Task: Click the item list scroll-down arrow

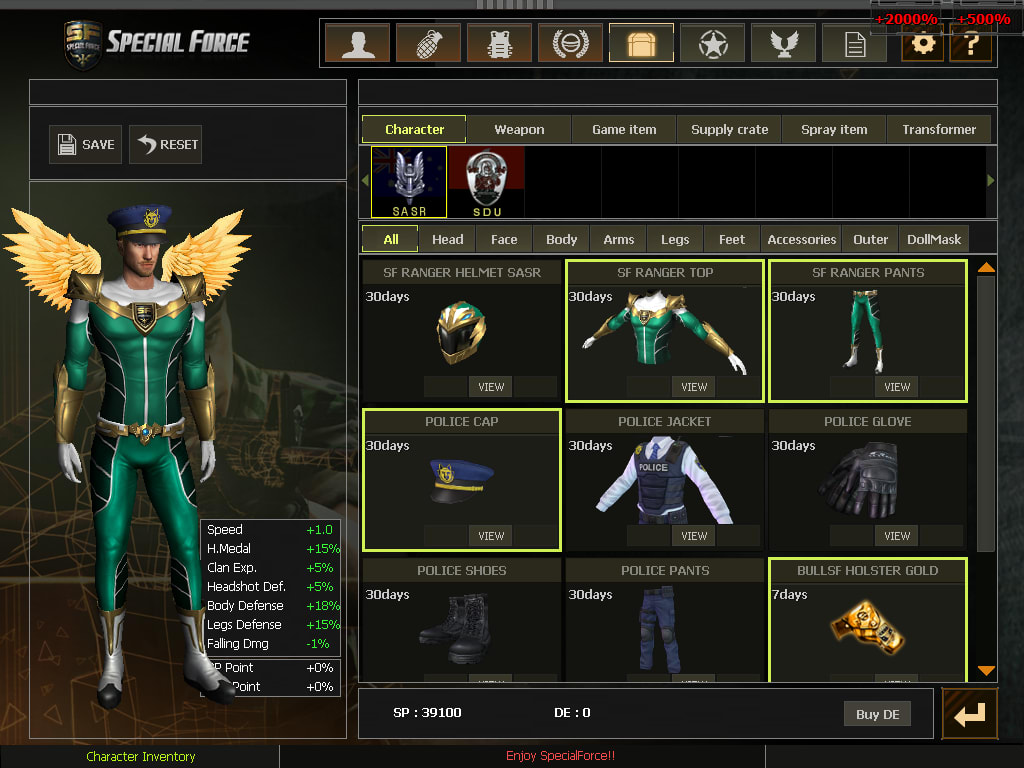Action: pos(986,671)
